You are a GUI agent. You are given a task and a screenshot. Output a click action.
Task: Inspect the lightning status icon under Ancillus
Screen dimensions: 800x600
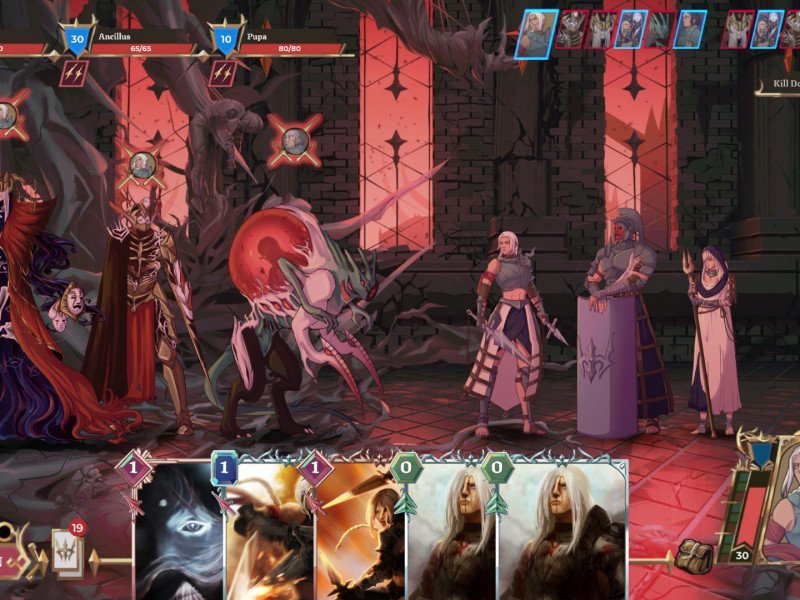coord(74,73)
